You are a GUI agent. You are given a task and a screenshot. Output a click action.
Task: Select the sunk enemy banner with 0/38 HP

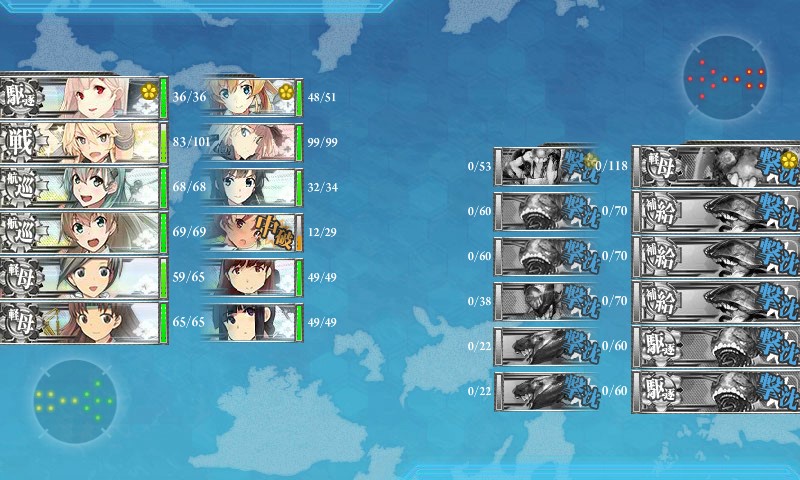546,300
